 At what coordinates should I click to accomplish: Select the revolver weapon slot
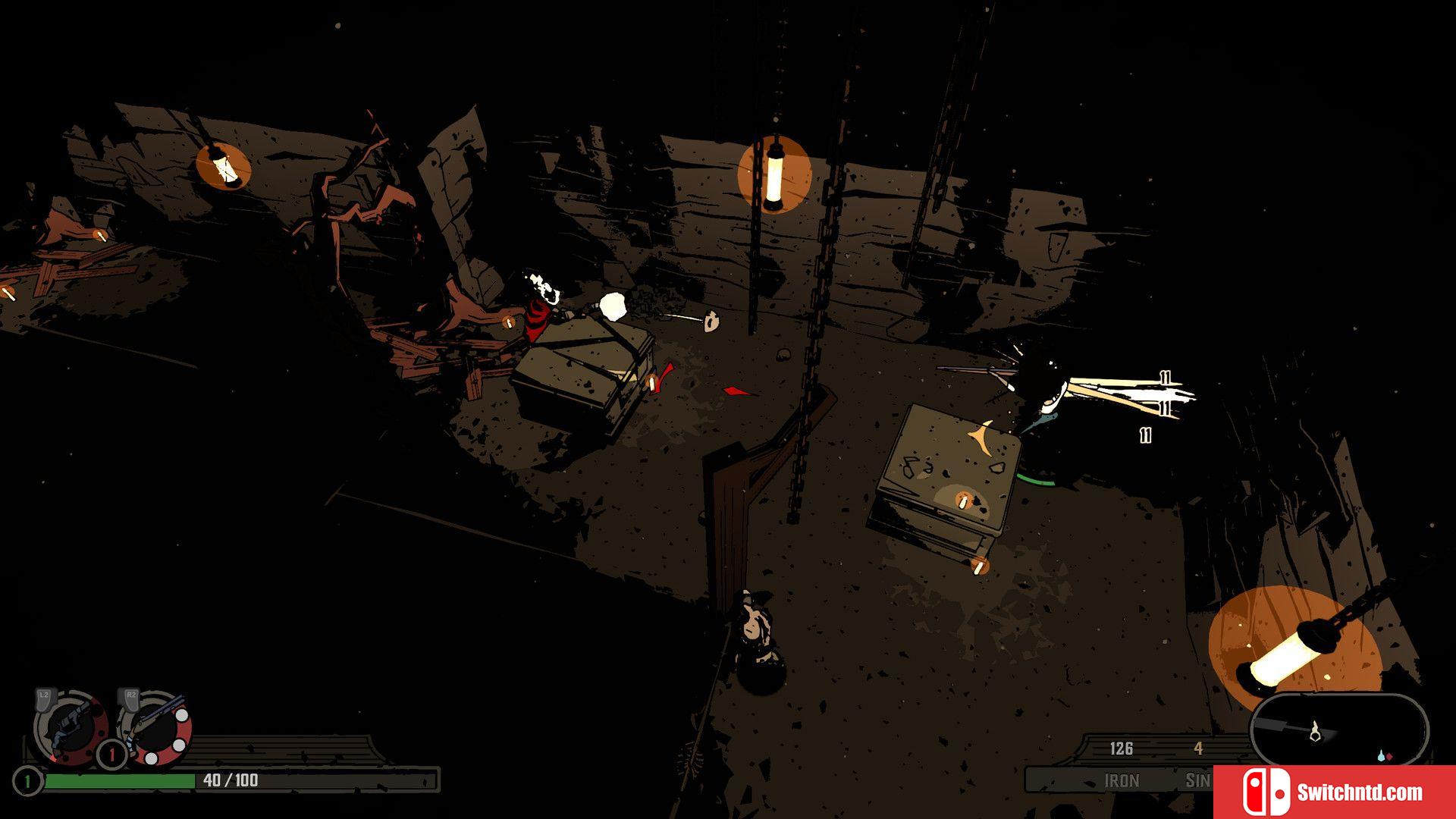71,728
